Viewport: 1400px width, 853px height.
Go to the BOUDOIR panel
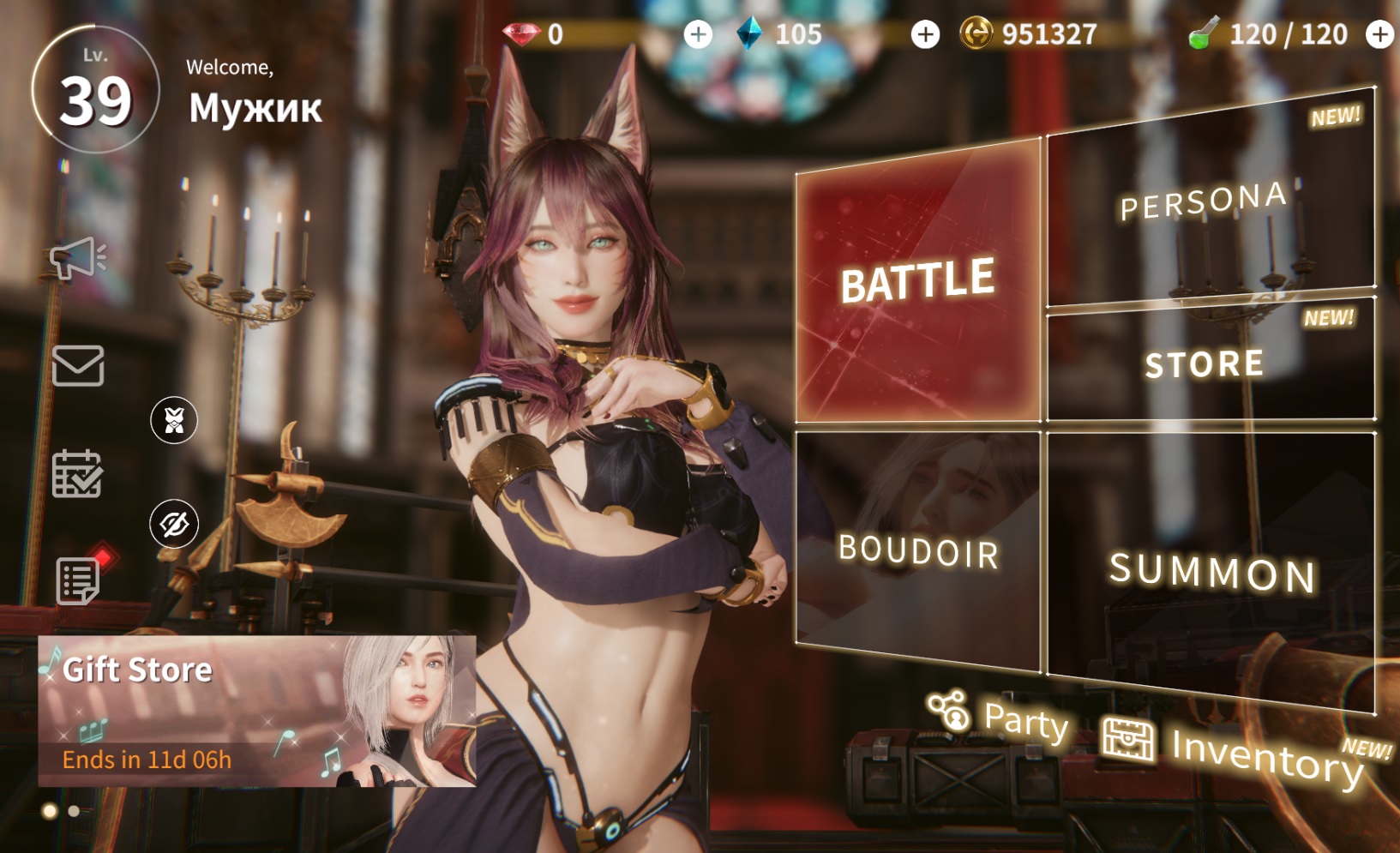point(917,550)
